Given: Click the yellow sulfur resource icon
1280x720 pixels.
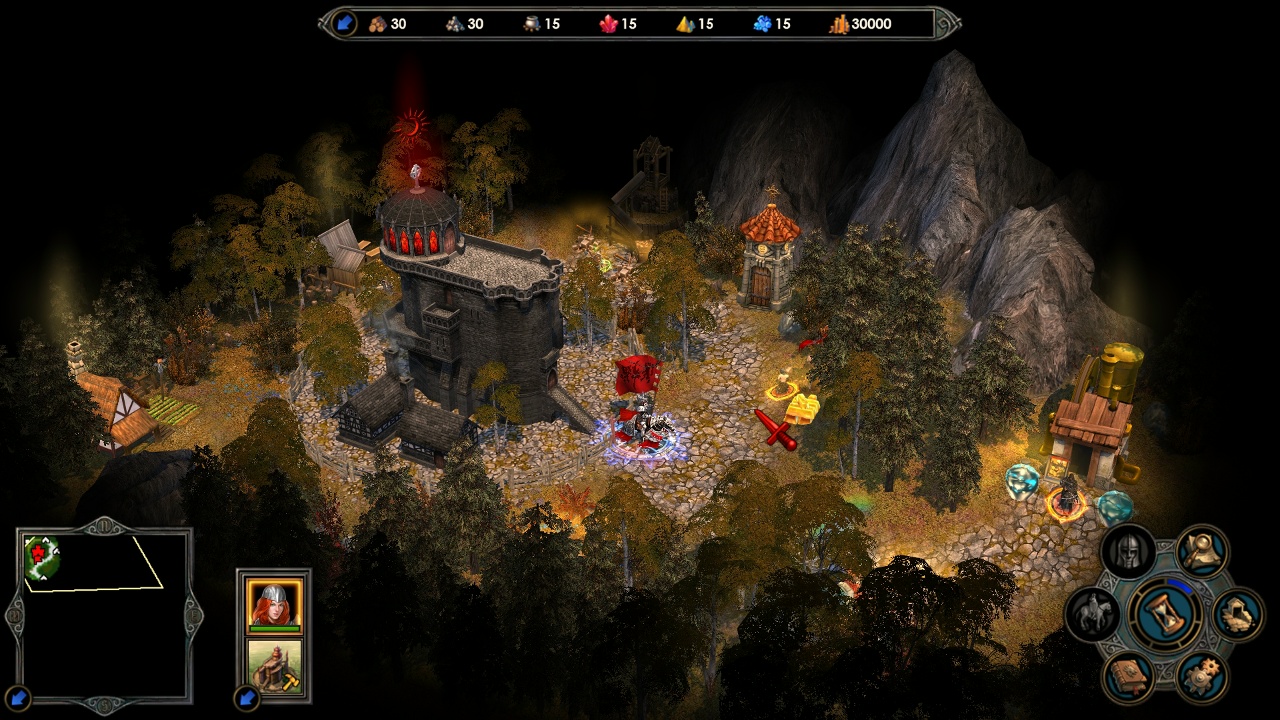Looking at the screenshot, I should click(685, 24).
